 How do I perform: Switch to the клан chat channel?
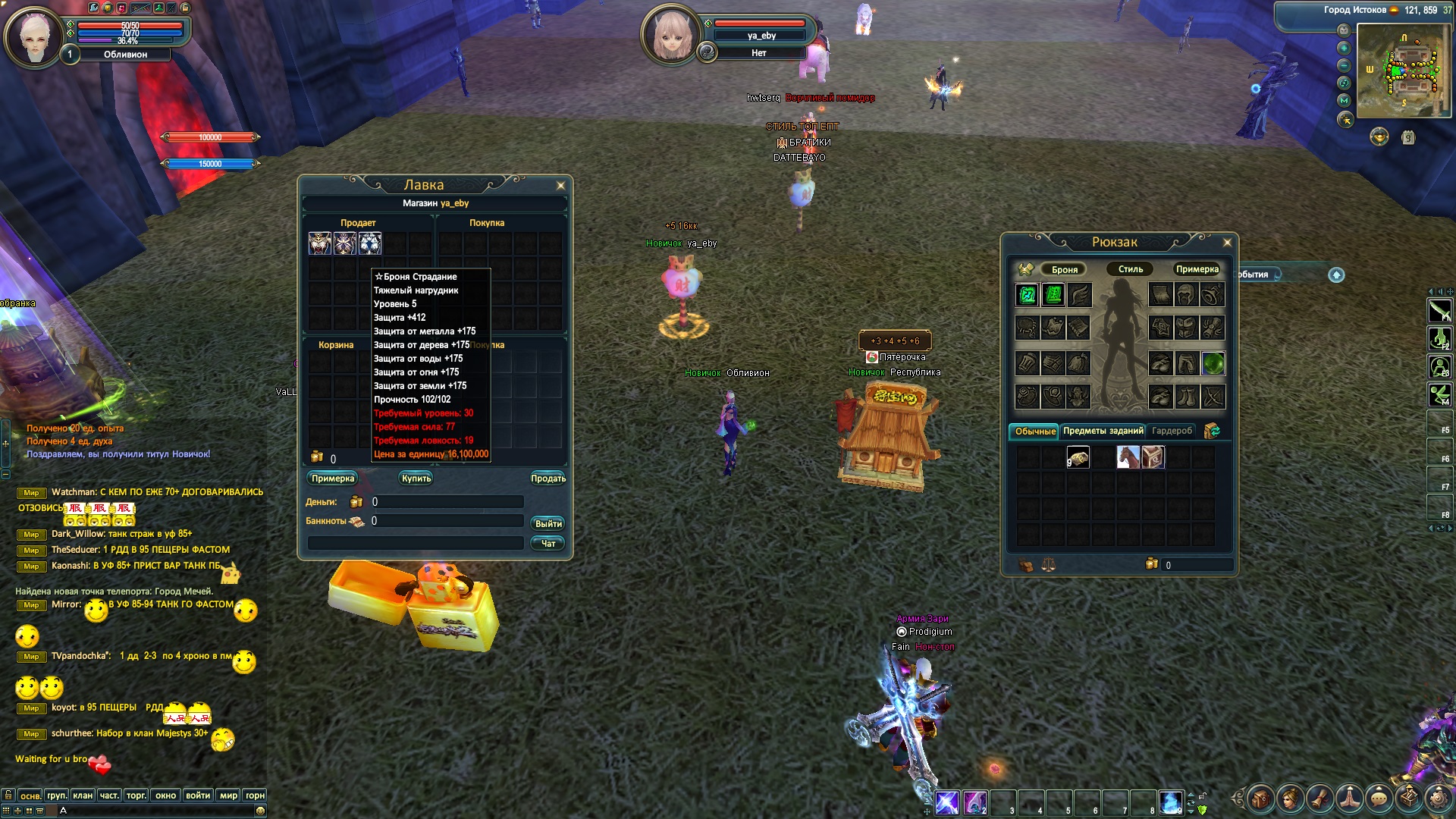click(x=83, y=795)
